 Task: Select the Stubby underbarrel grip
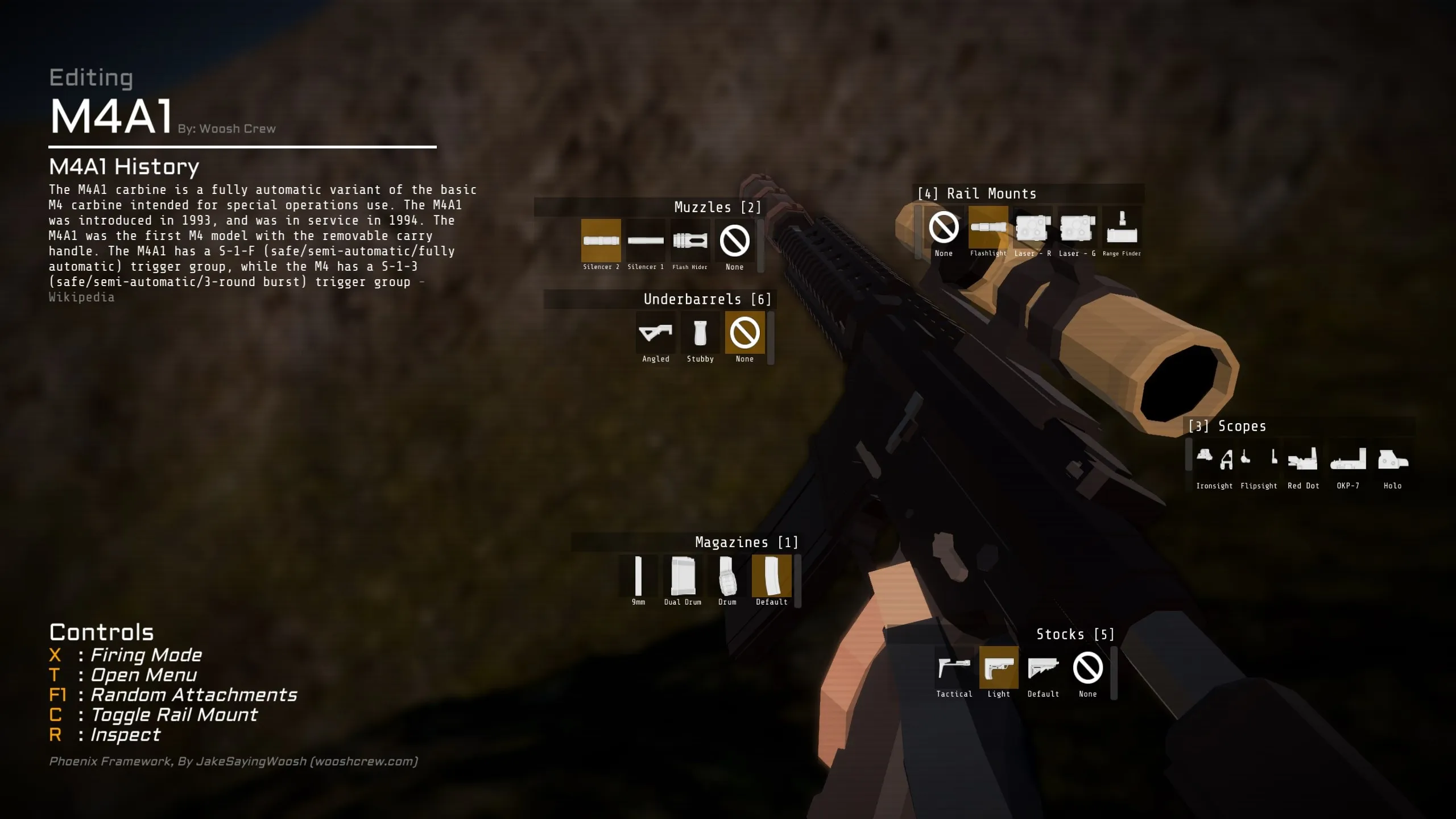tap(700, 333)
